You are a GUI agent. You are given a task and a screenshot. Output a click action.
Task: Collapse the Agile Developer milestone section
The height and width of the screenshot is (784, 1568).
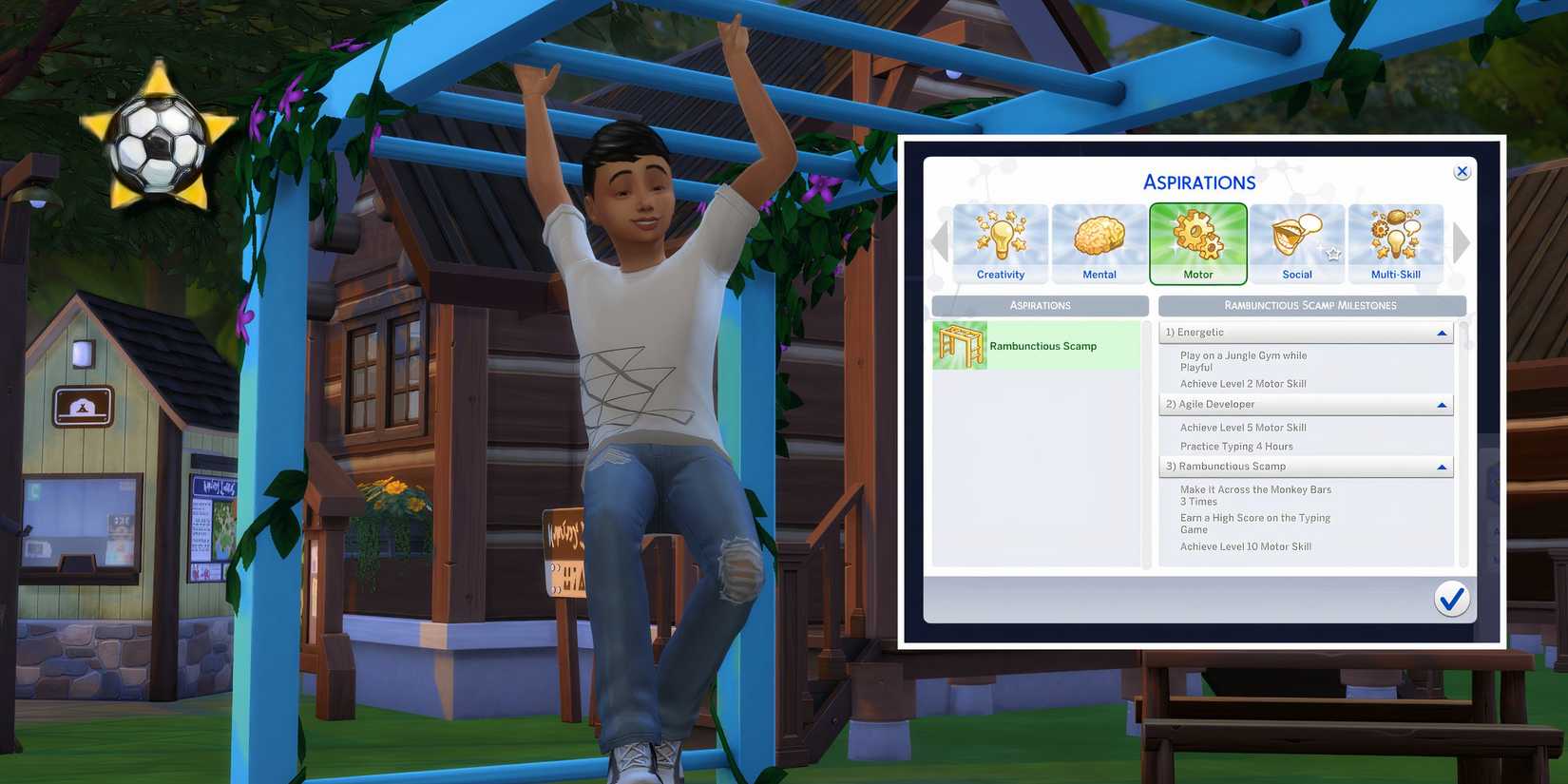[1443, 404]
